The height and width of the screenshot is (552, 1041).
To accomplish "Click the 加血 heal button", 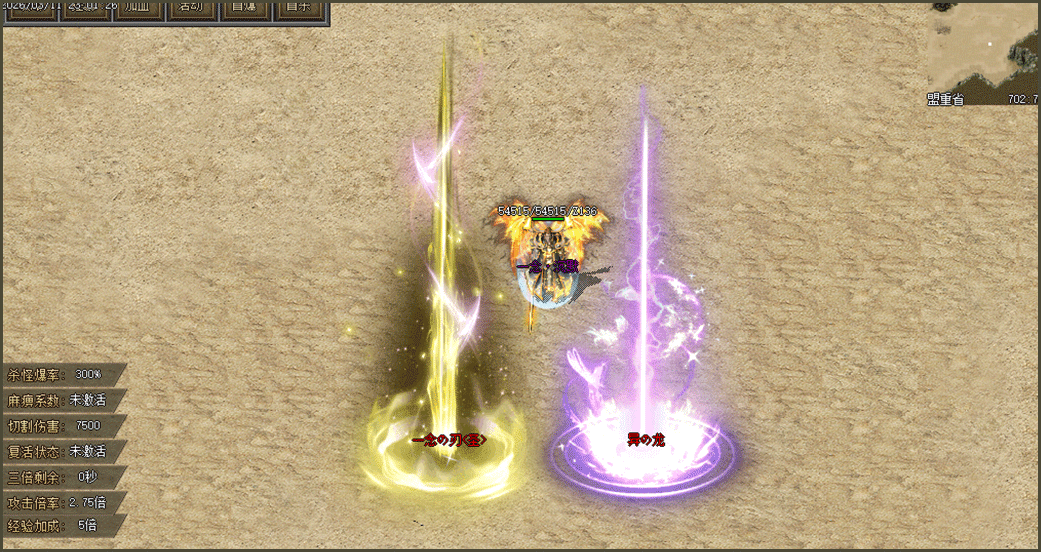I will coord(138,8).
